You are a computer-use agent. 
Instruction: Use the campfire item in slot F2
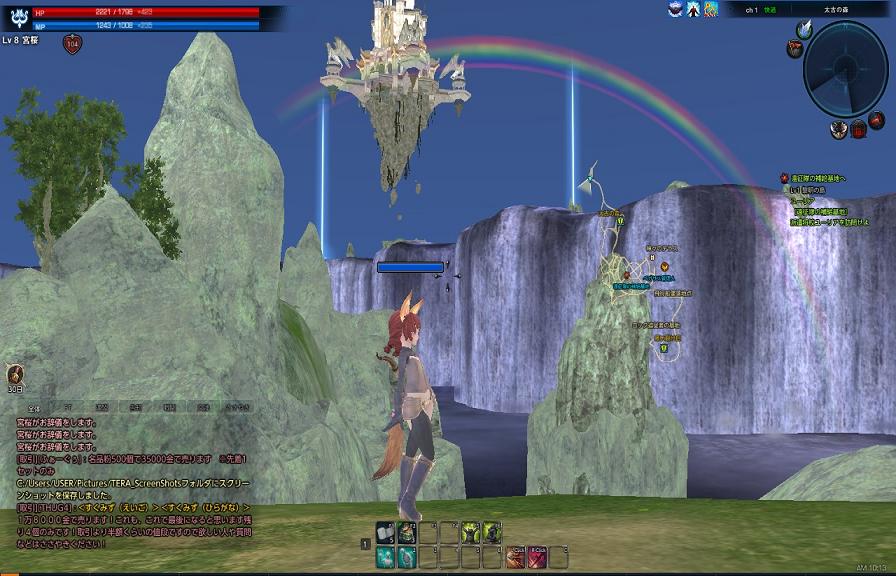407,532
